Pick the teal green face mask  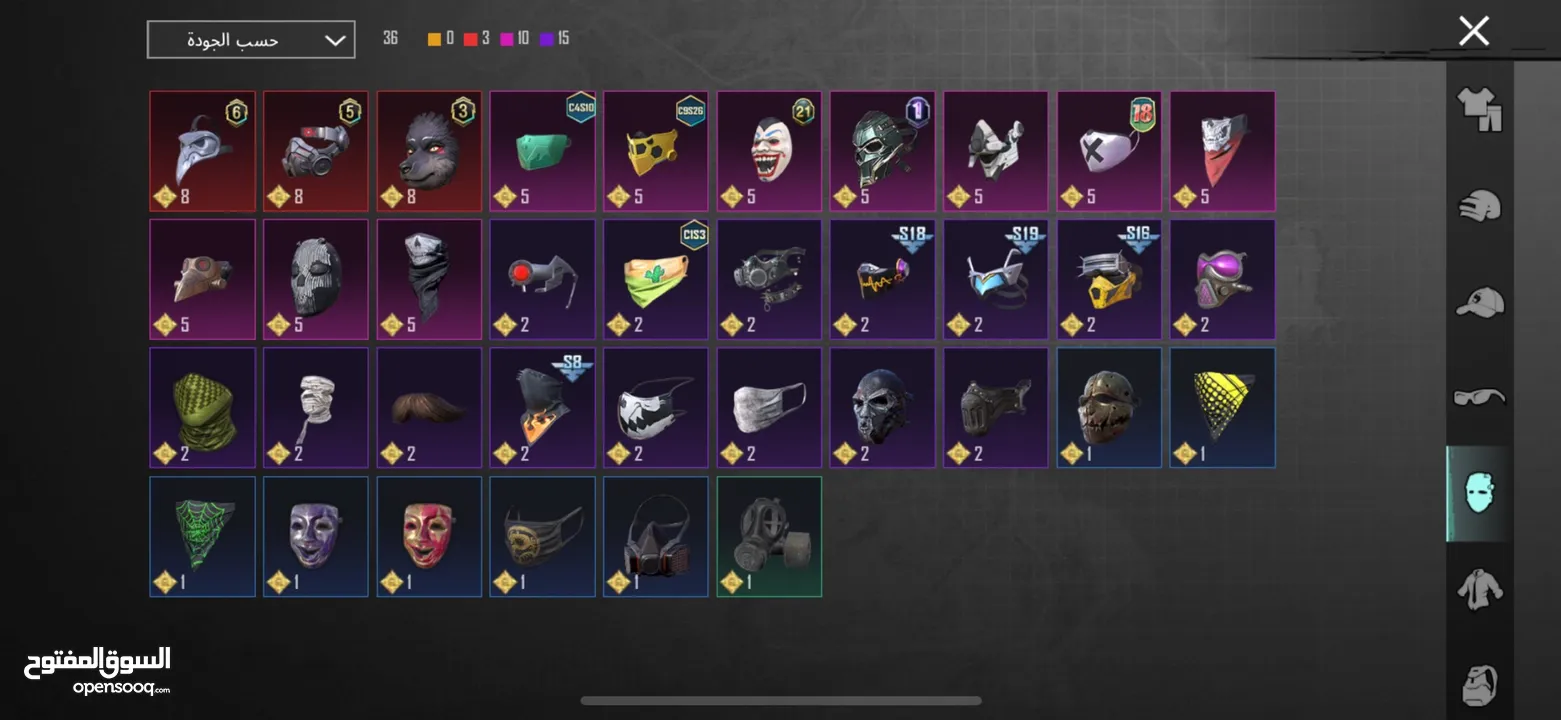point(542,151)
